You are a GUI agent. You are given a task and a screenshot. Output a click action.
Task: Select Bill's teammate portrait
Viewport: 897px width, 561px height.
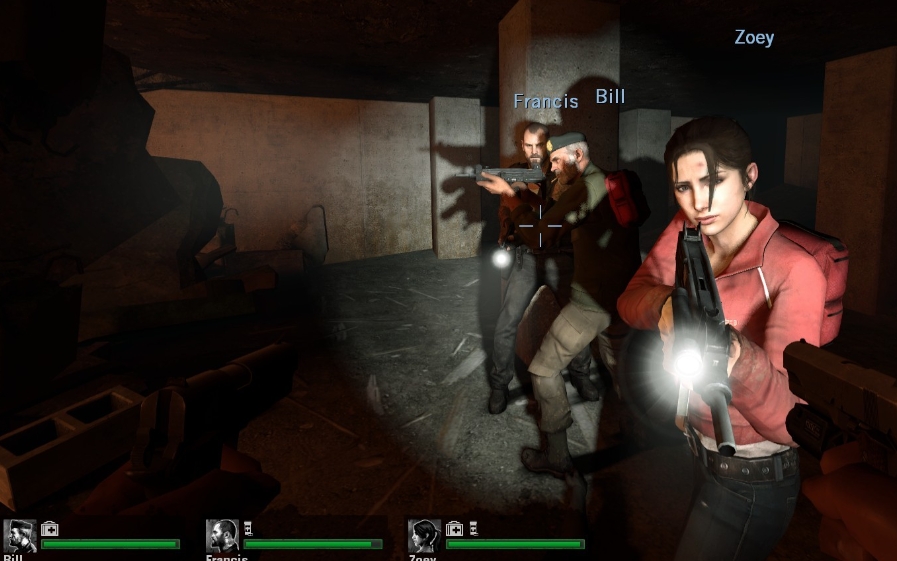(x=20, y=536)
